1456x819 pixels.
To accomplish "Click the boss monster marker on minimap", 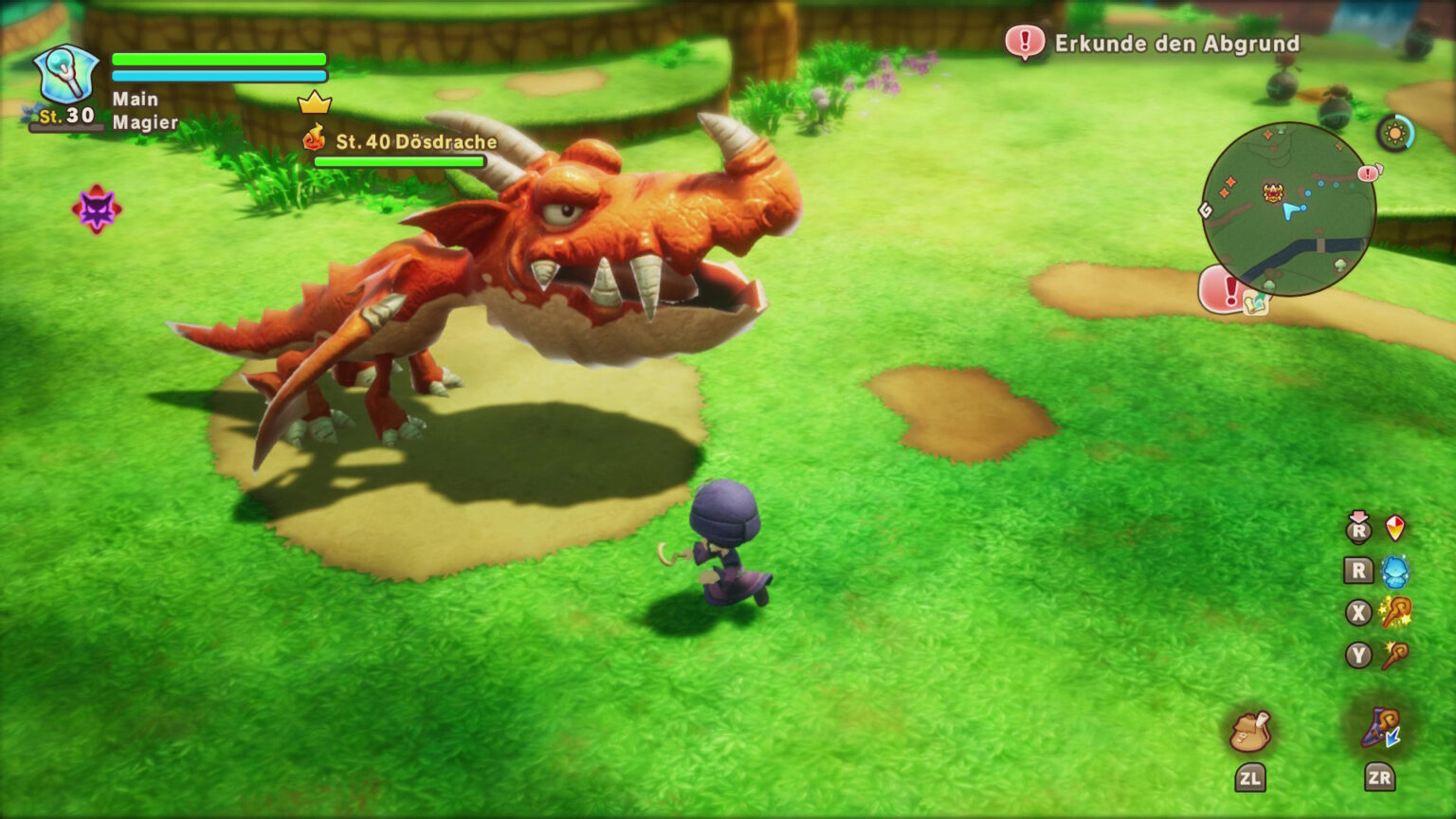I will [1273, 192].
